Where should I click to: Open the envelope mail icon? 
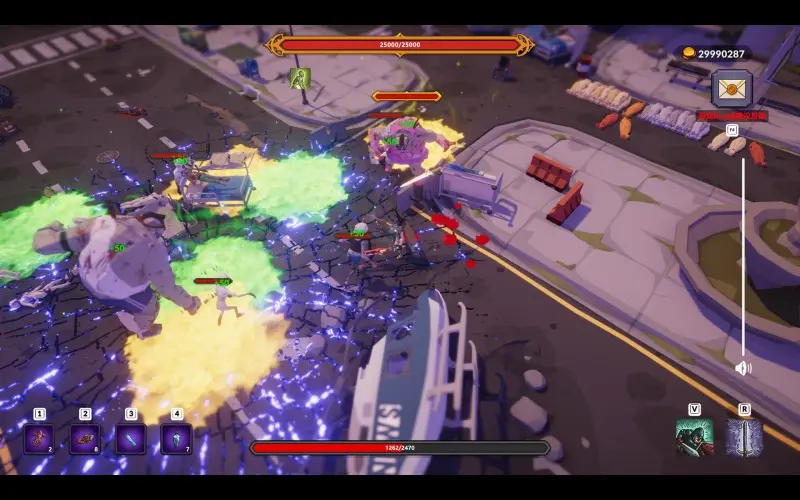point(732,88)
